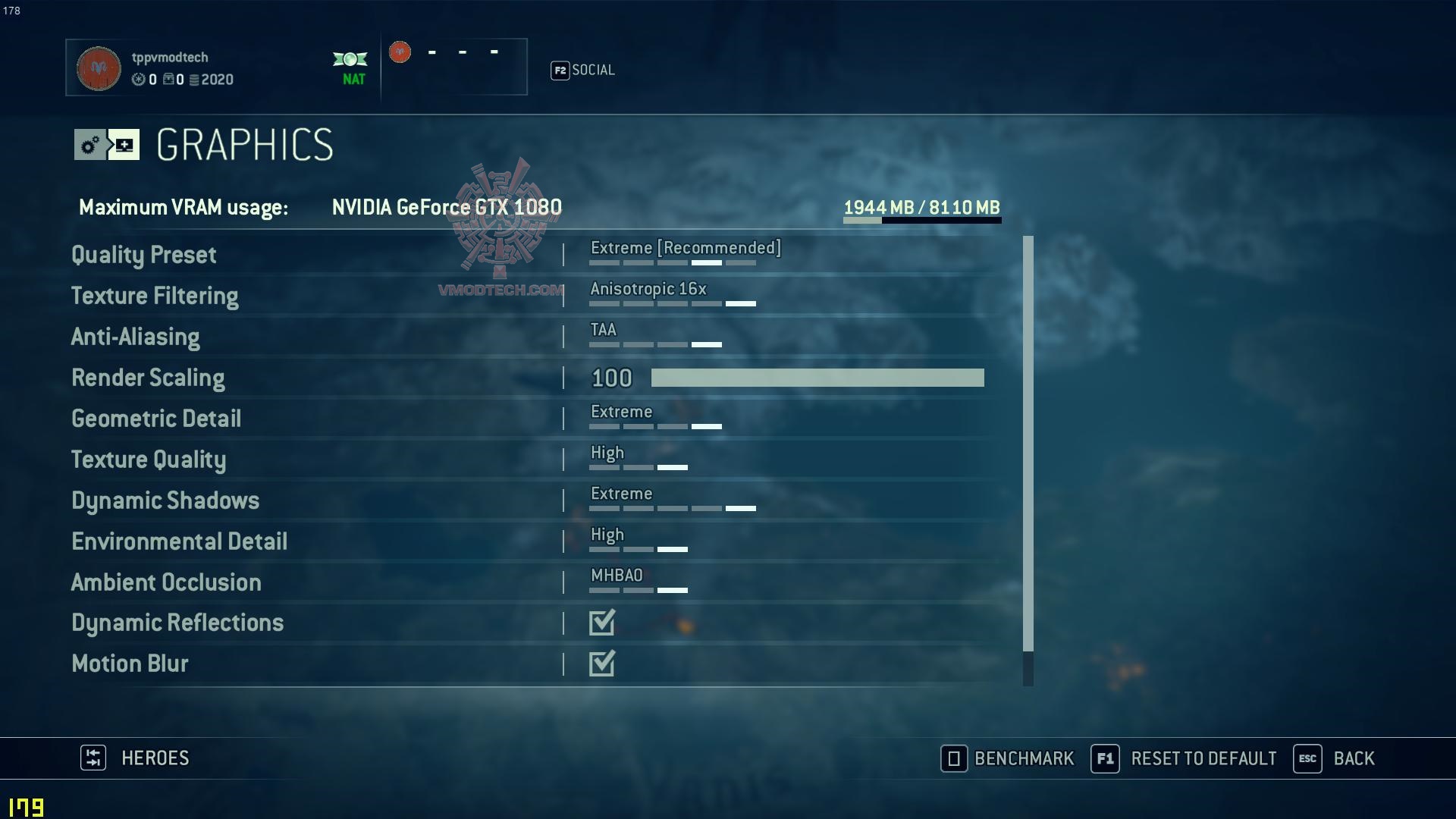Click the Render Scaling slider bar
The width and height of the screenshot is (1456, 819).
pos(817,378)
